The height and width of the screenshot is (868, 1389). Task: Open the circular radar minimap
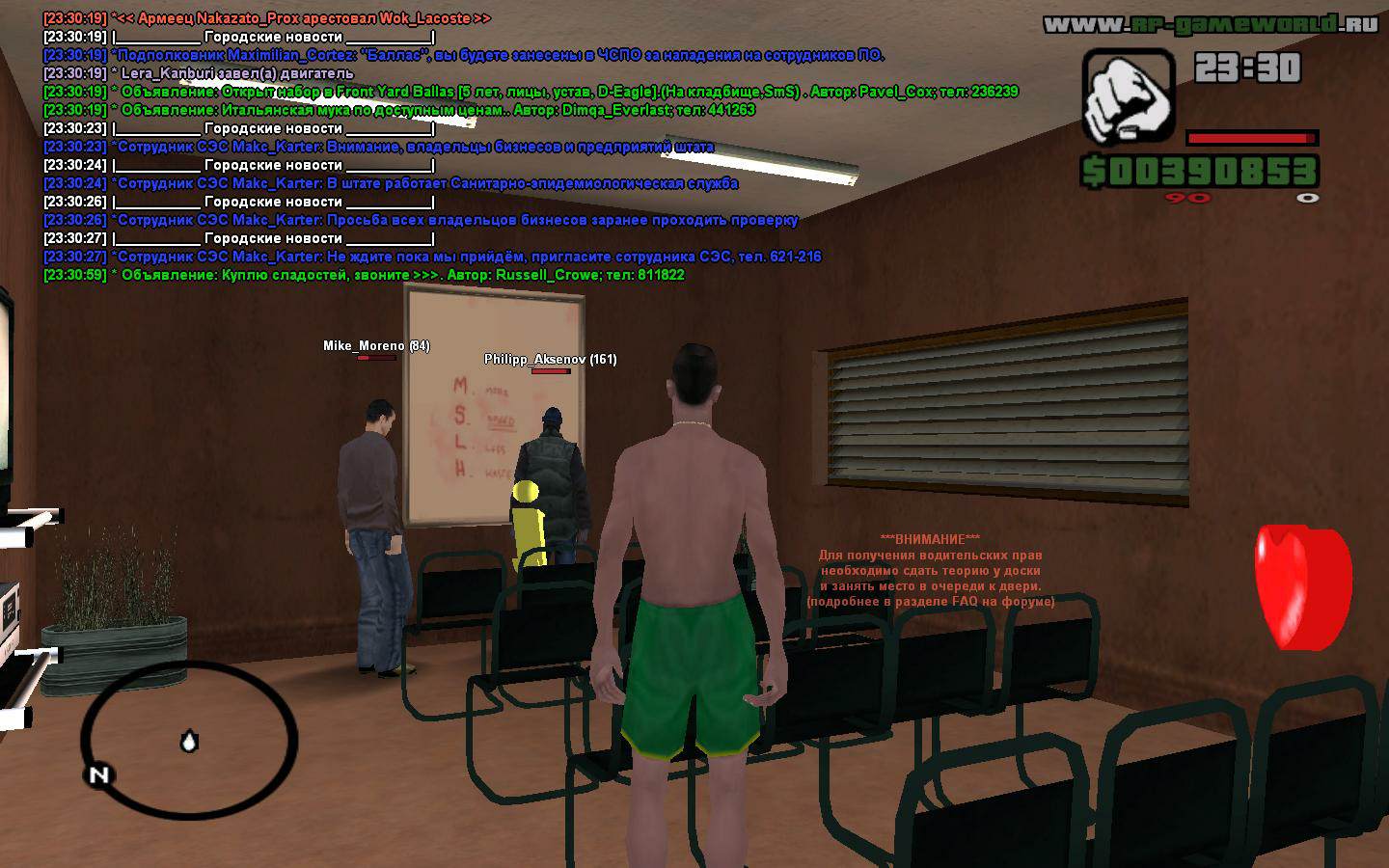(x=189, y=737)
